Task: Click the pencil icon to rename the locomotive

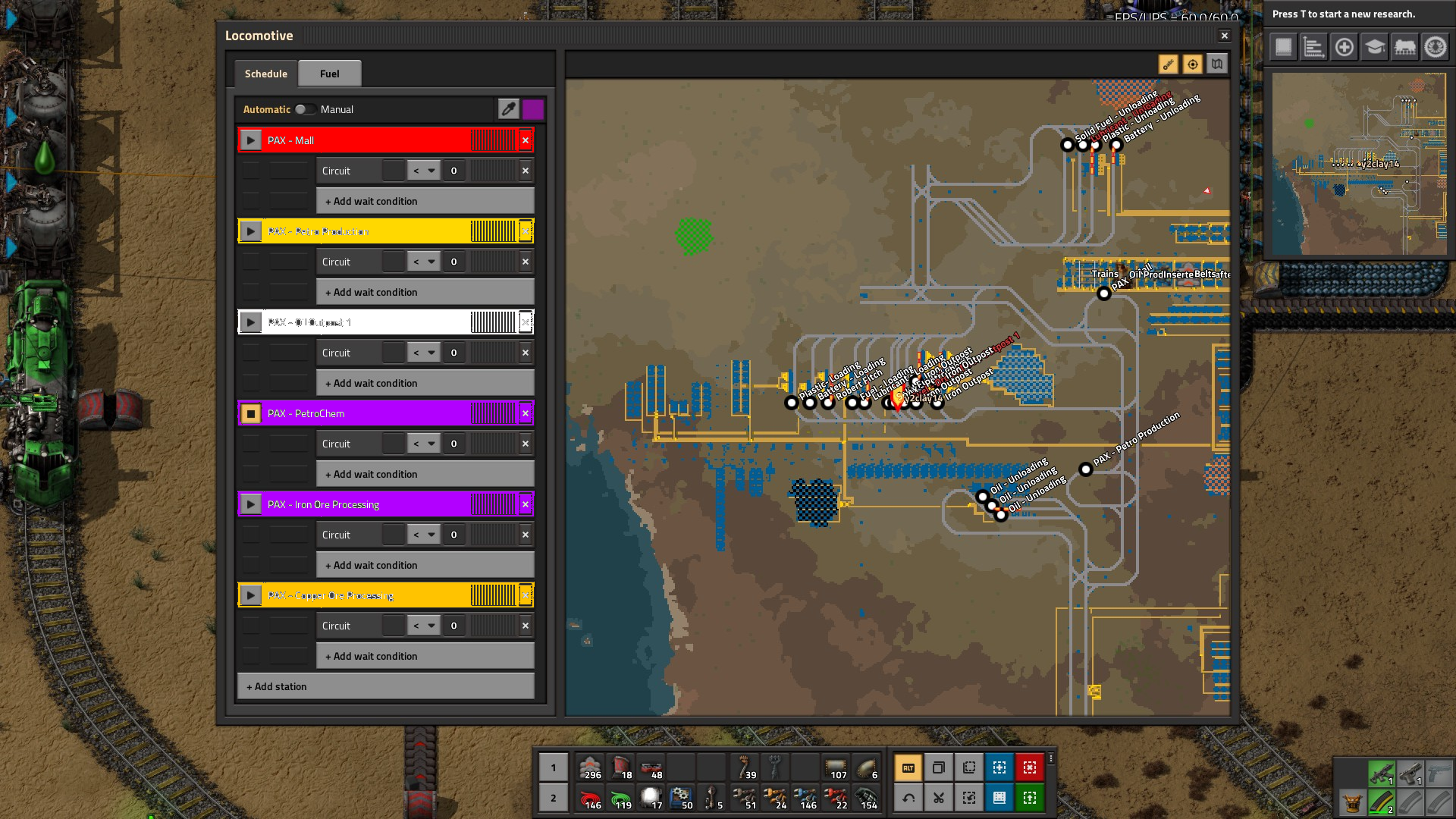Action: [508, 109]
